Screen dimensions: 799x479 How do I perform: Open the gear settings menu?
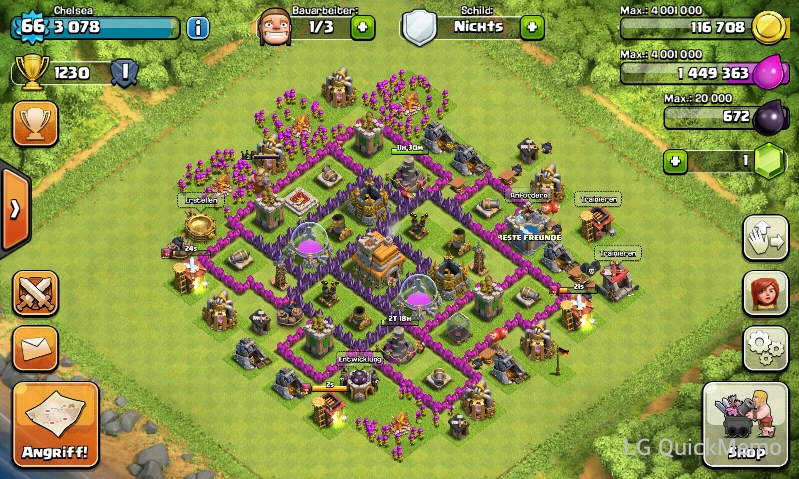click(x=766, y=347)
